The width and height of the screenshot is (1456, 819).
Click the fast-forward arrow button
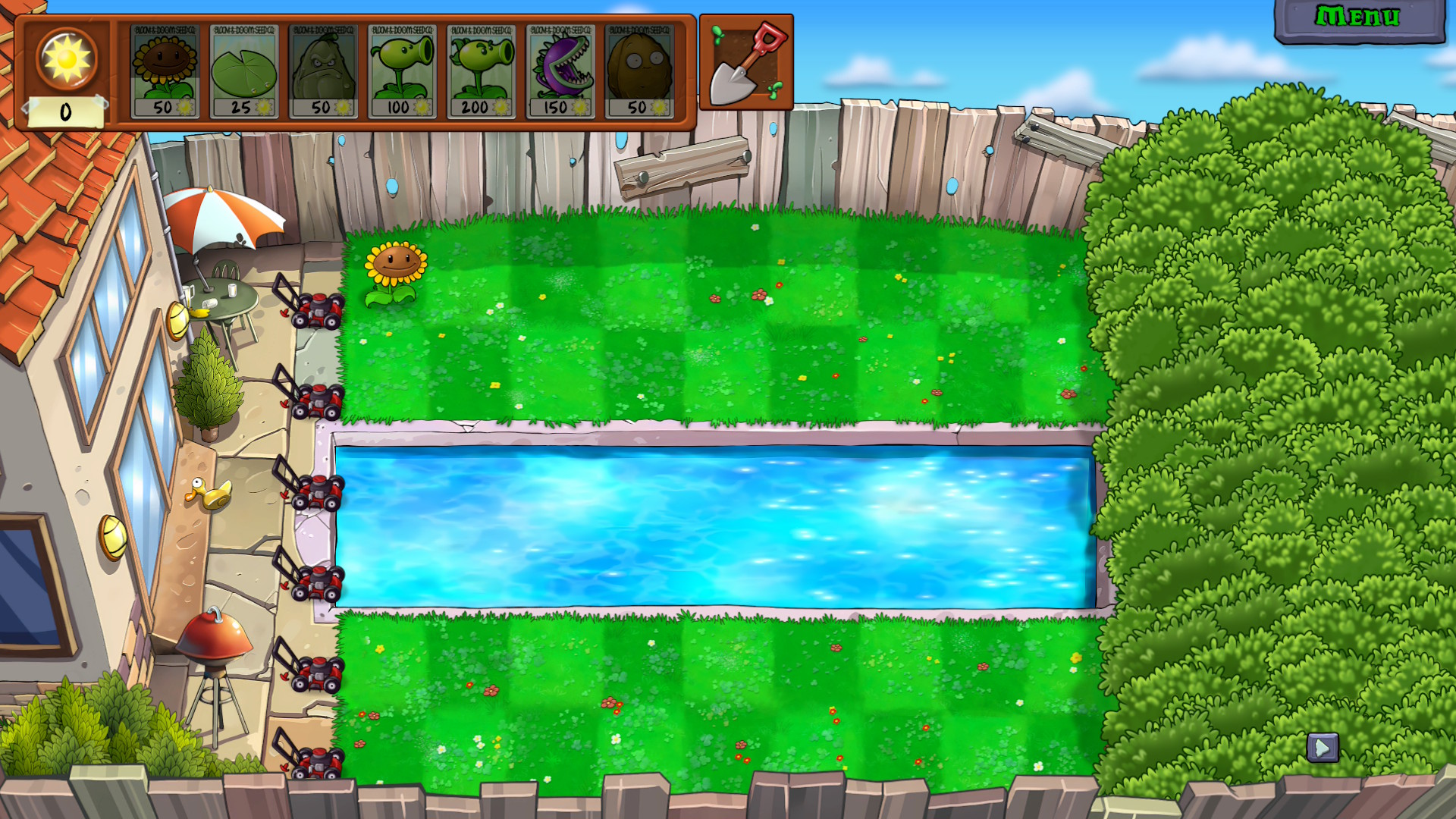[1322, 748]
